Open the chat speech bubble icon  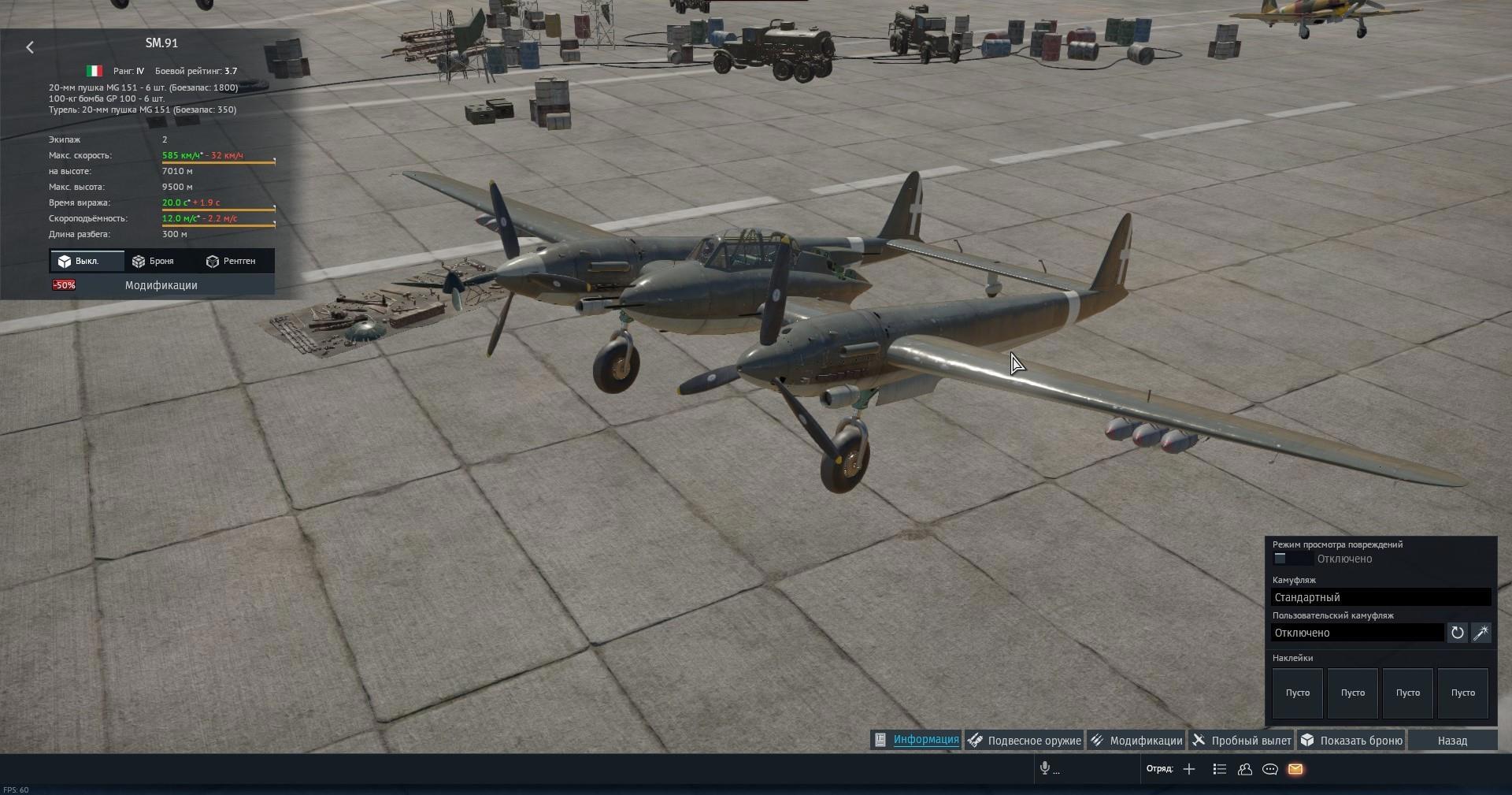pos(1270,769)
